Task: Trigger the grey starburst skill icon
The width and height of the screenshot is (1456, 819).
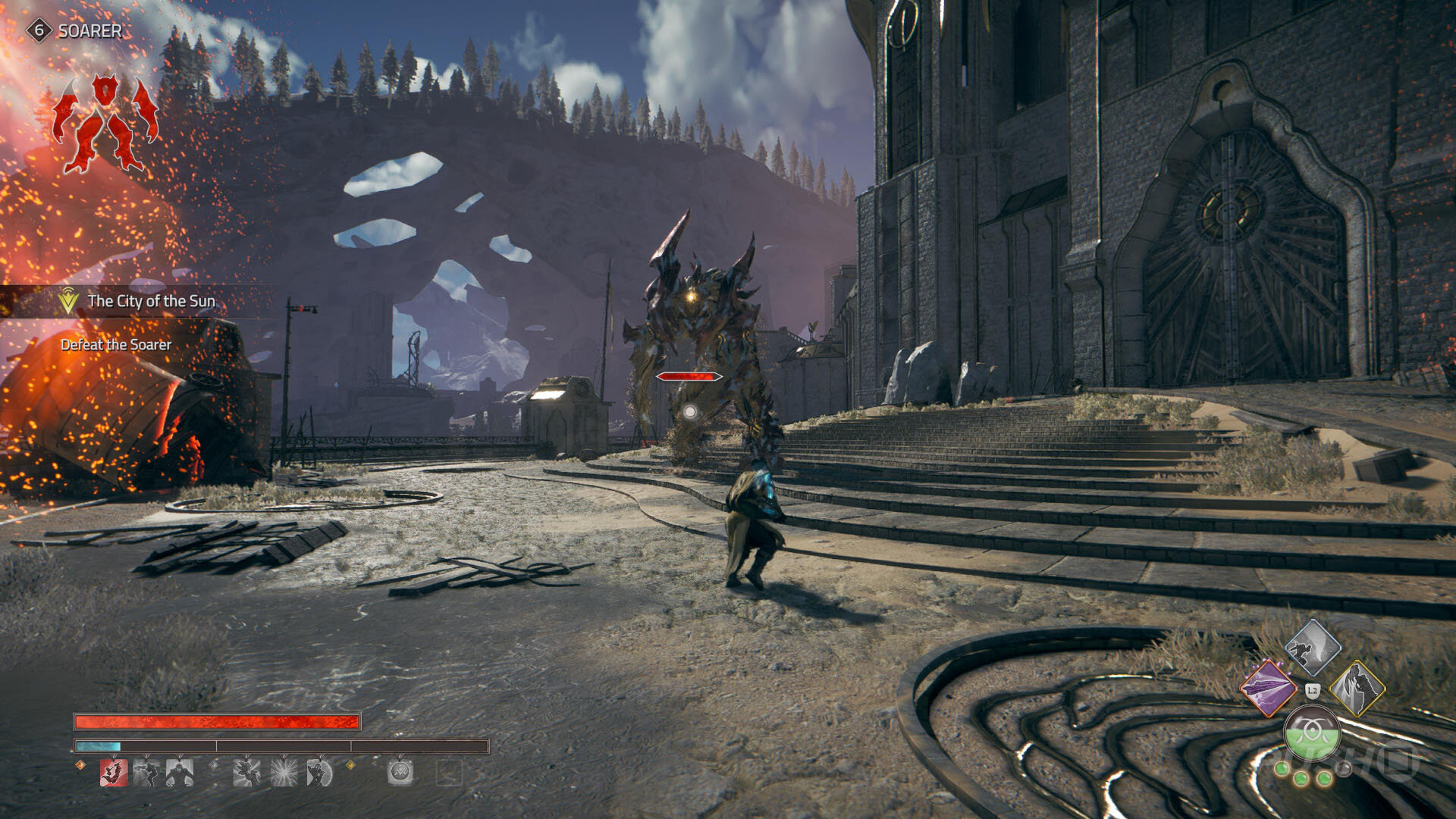Action: pos(284,773)
